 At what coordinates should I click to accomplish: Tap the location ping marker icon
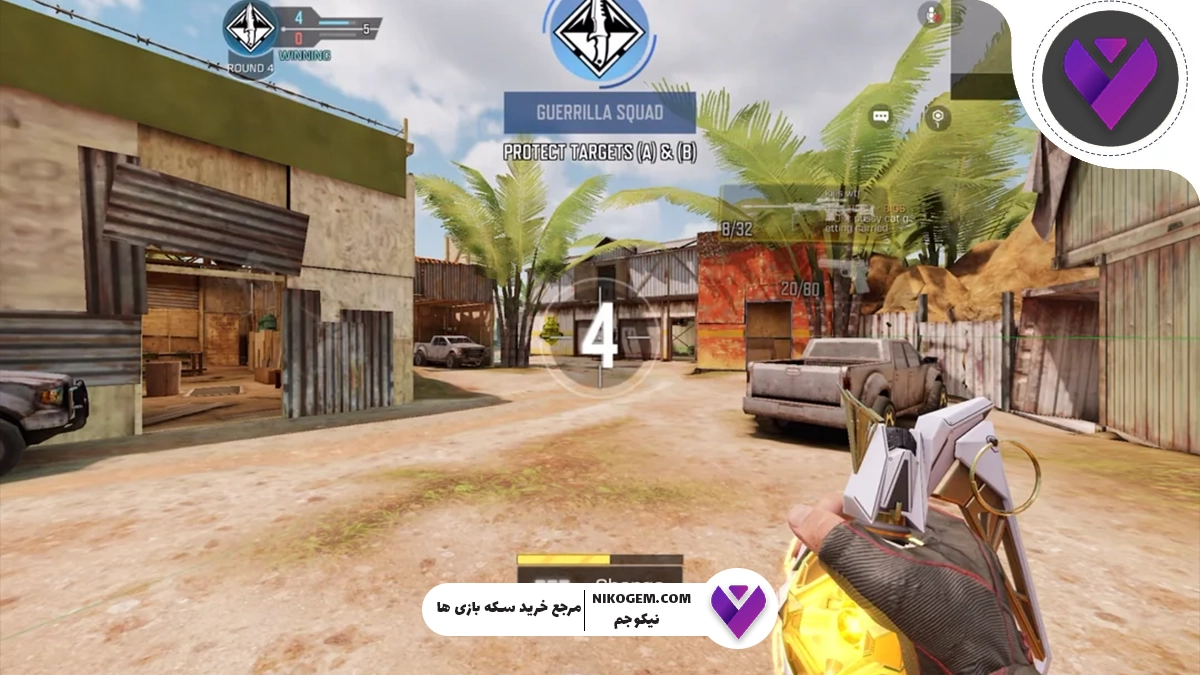pos(937,117)
